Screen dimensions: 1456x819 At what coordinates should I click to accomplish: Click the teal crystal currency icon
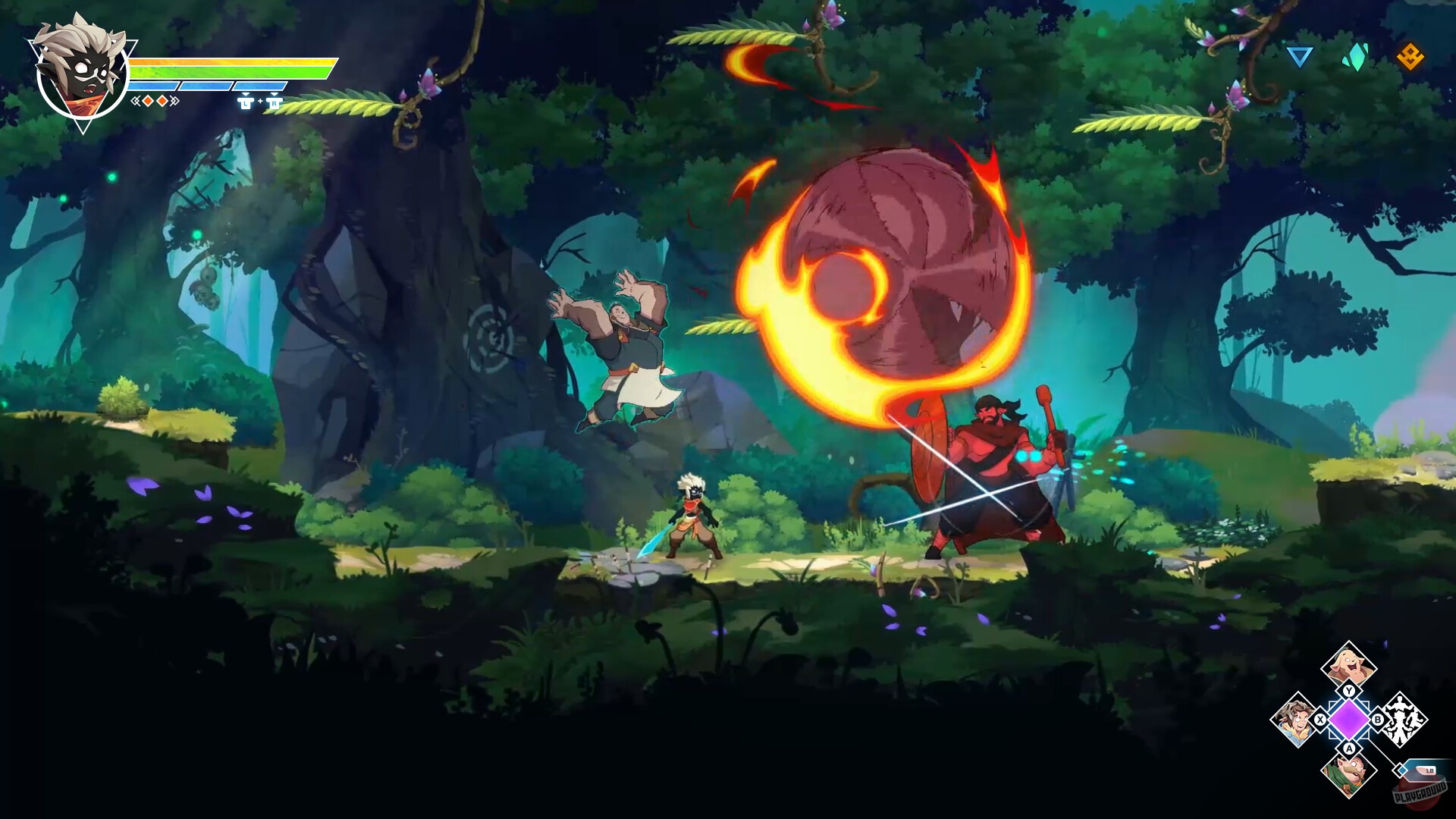pyautogui.click(x=1357, y=55)
